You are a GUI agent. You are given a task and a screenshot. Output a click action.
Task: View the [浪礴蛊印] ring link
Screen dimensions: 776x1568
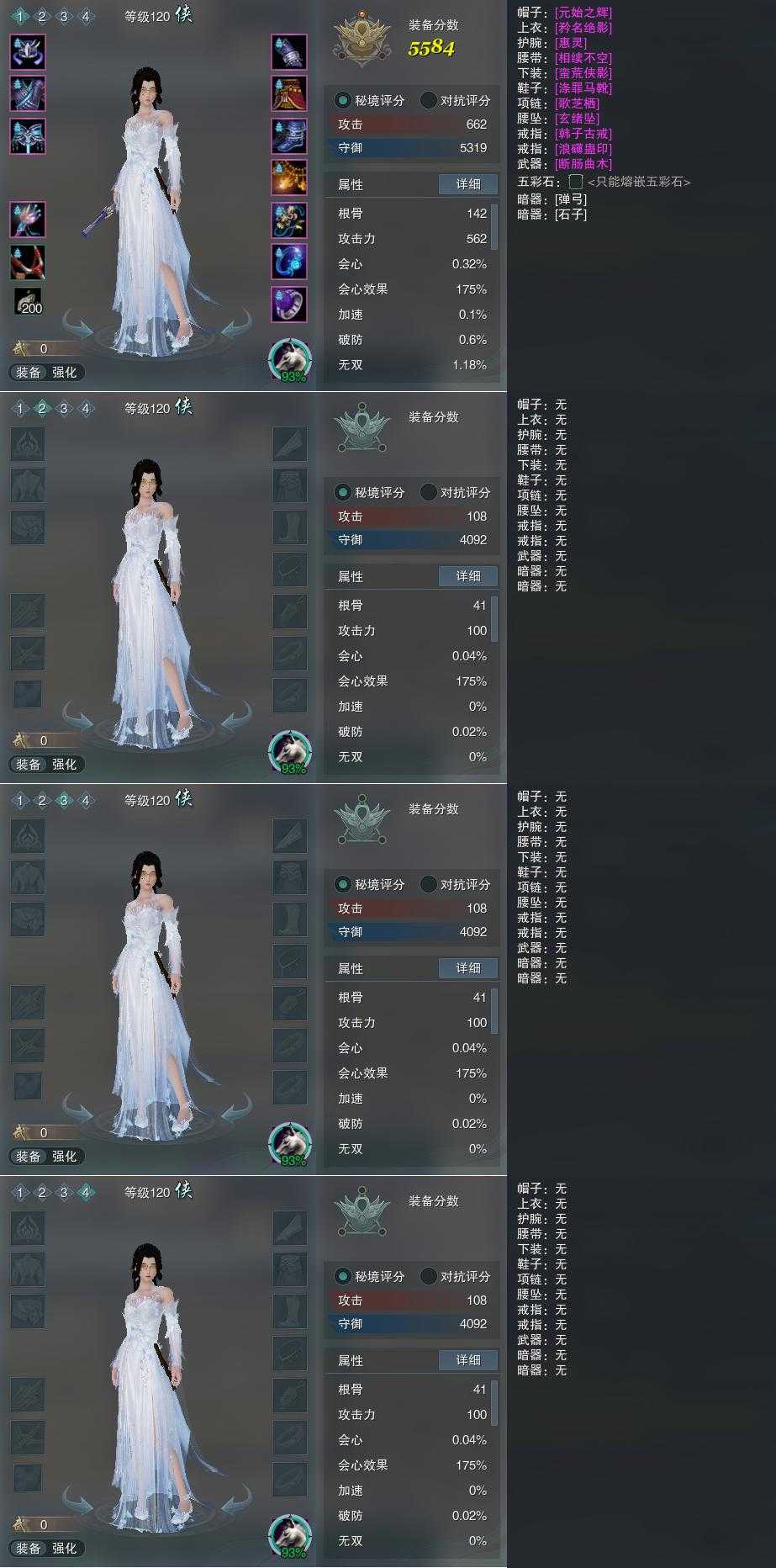pyautogui.click(x=583, y=149)
